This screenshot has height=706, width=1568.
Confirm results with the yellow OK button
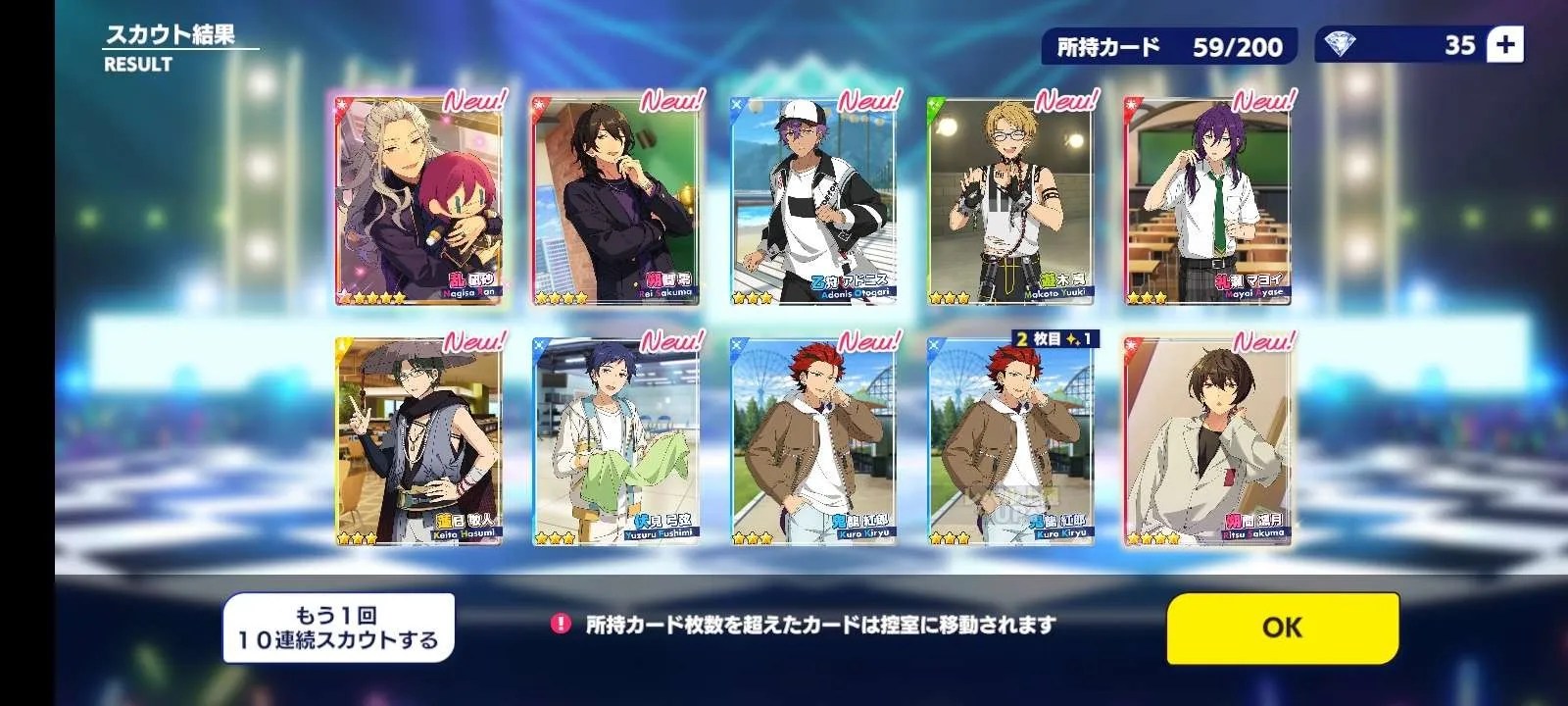pos(1282,628)
